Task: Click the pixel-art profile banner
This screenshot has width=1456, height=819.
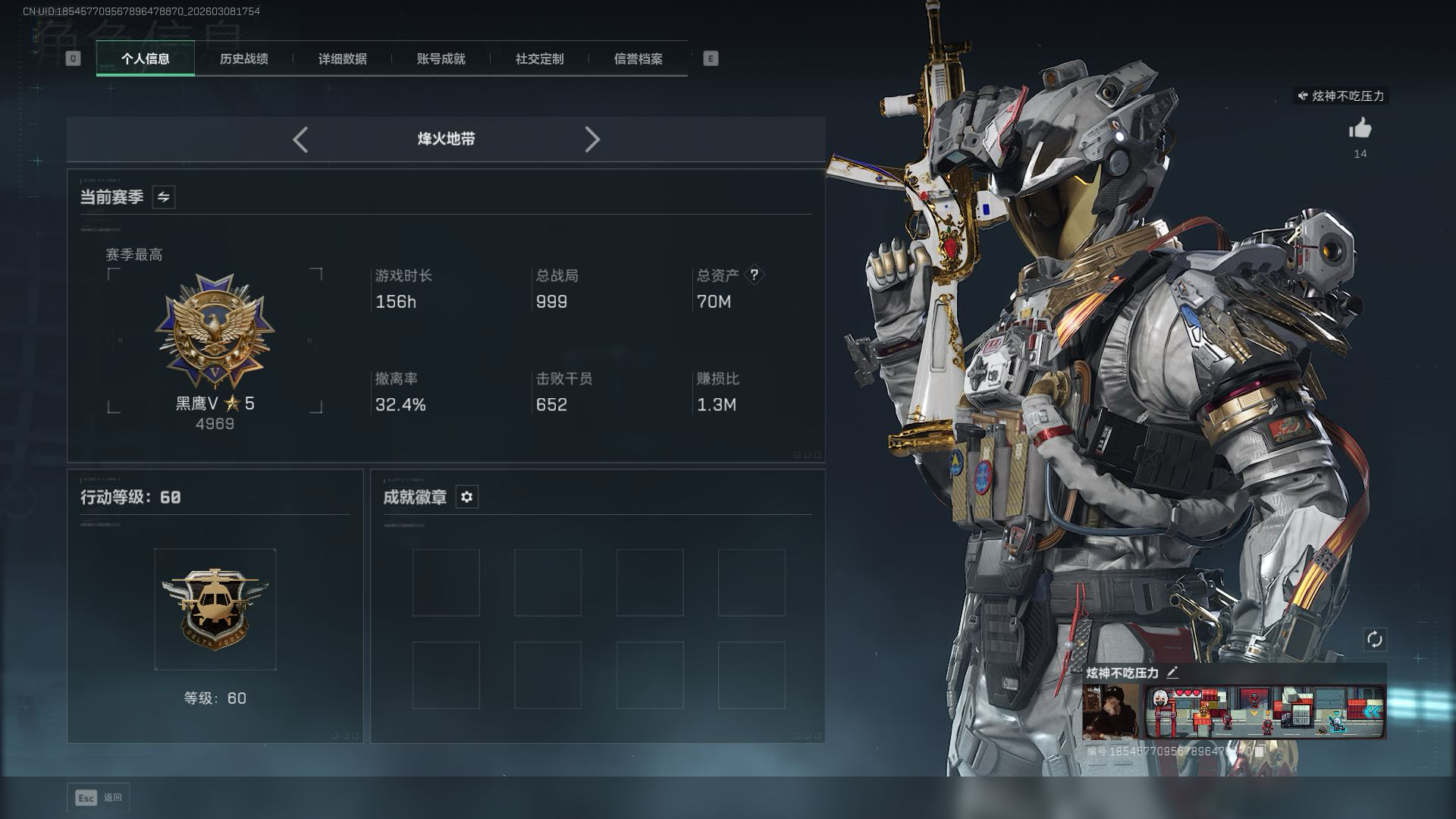Action: [1264, 711]
